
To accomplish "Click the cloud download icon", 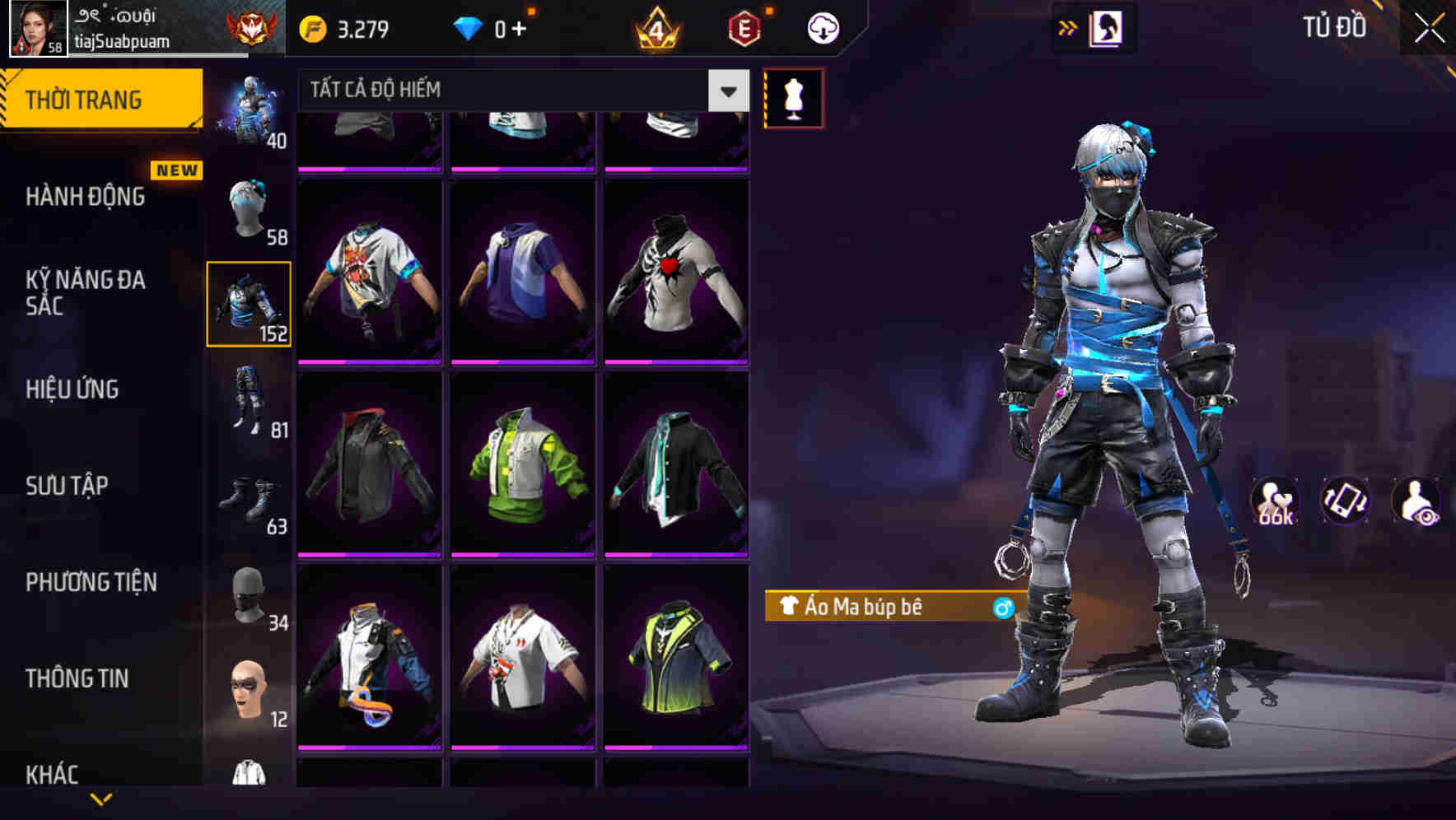I will tap(822, 27).
